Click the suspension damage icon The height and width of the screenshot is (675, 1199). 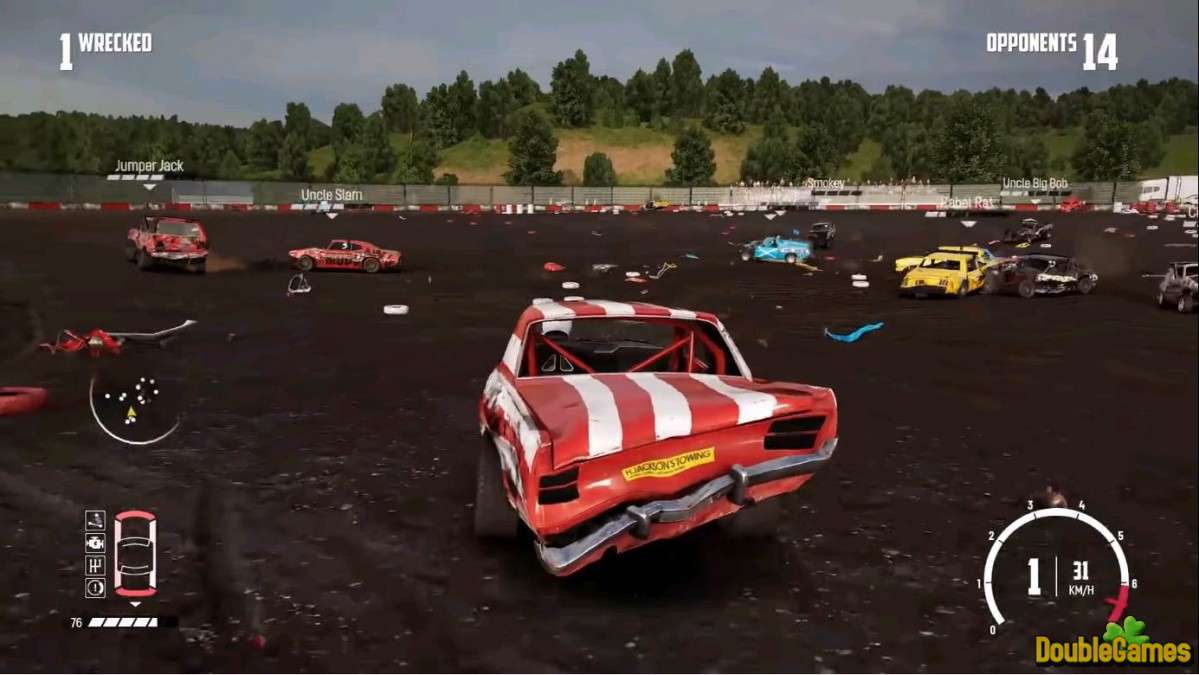tap(95, 520)
